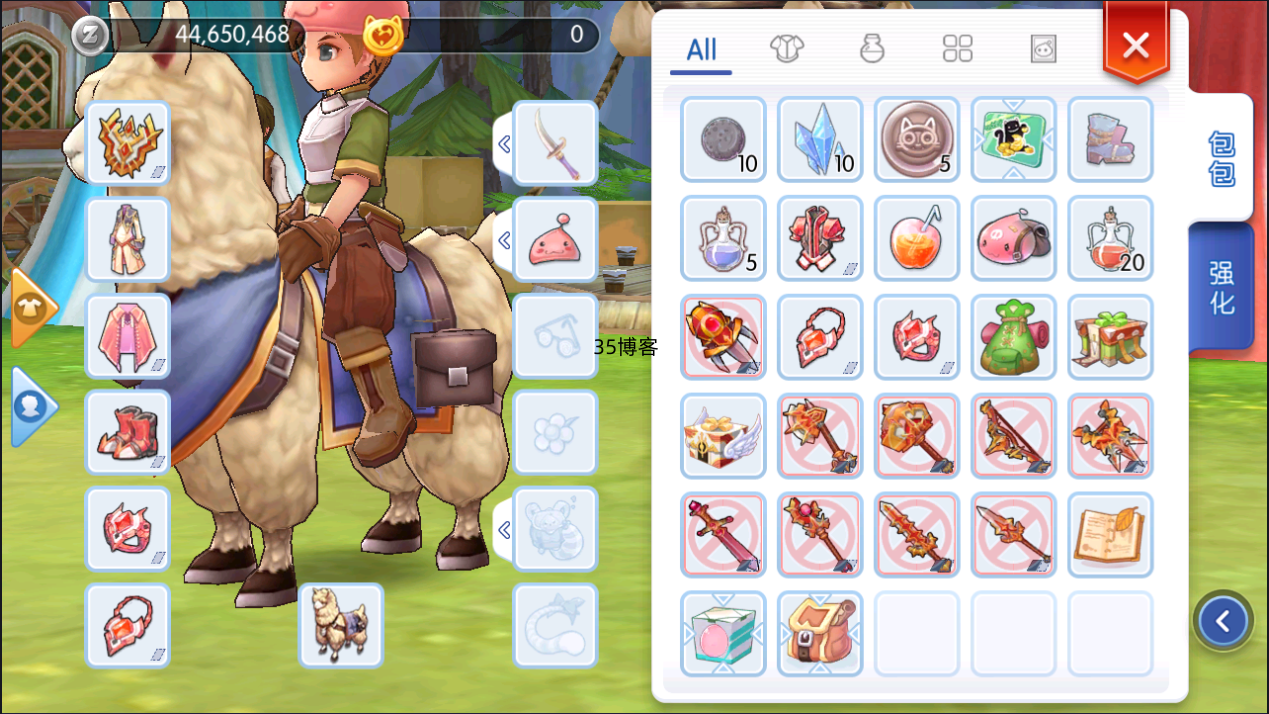This screenshot has width=1269, height=714.
Task: Select the alpaca mount slot
Action: (341, 625)
